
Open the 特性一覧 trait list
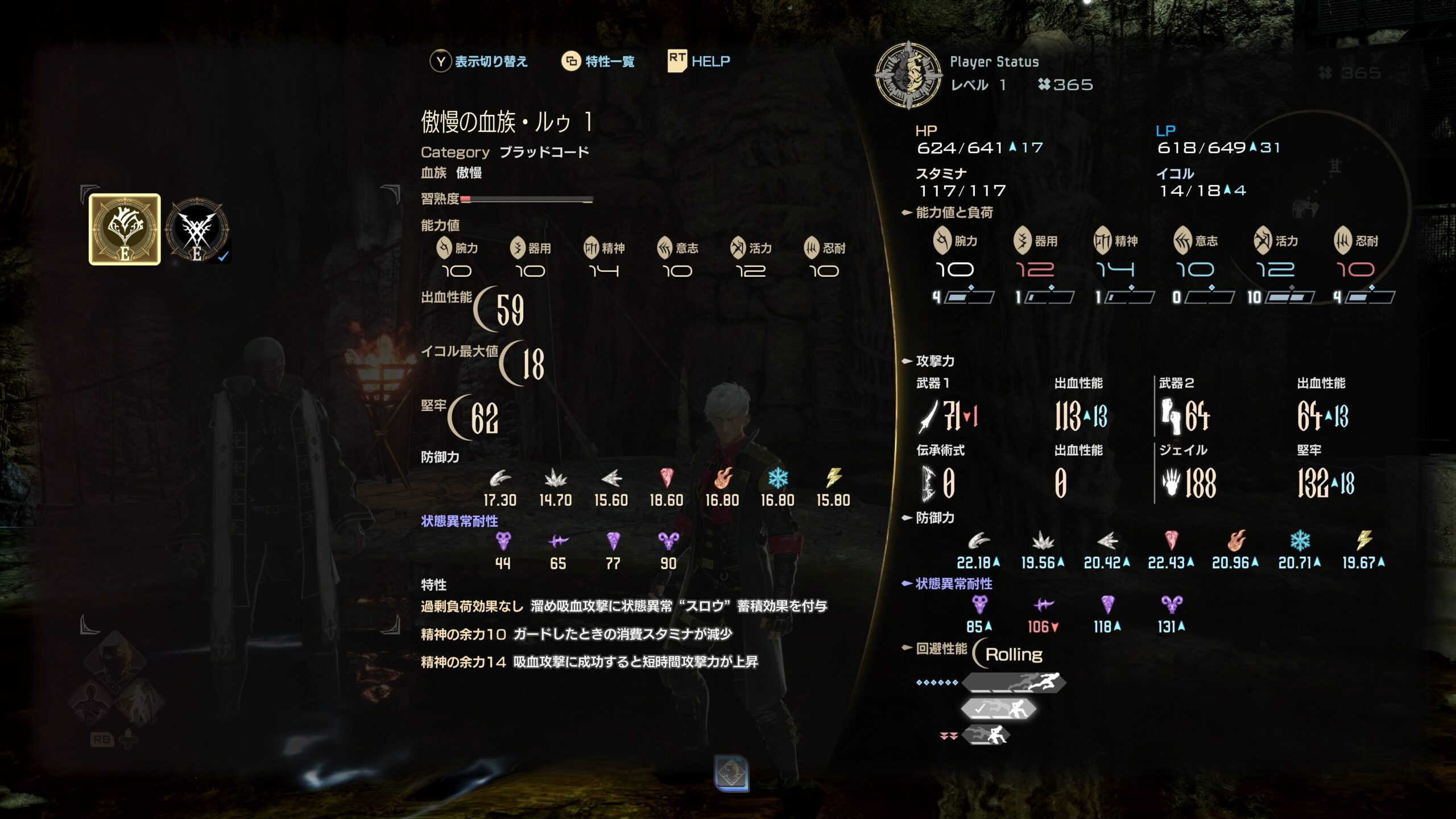pos(609,61)
